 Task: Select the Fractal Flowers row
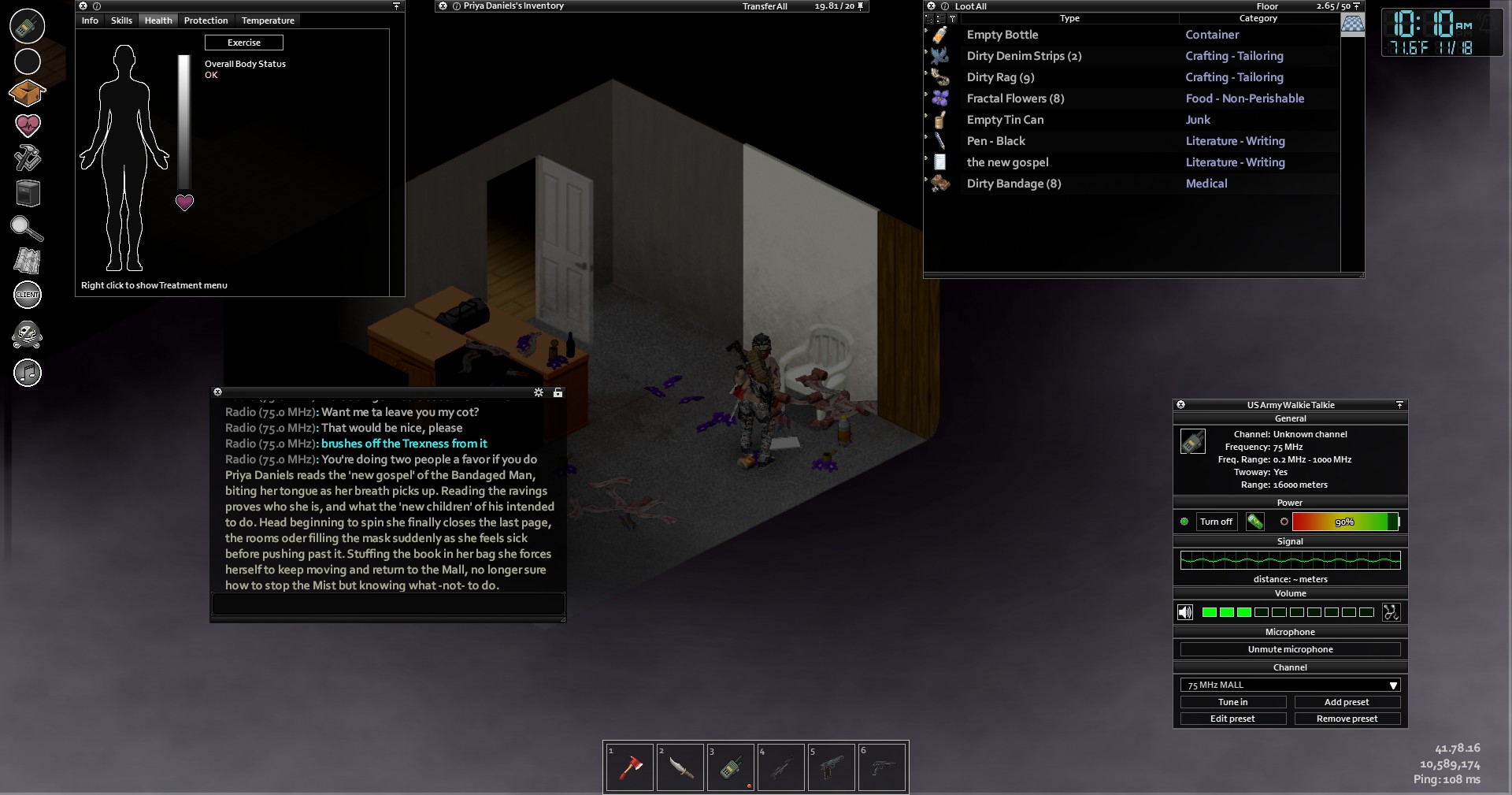[1015, 98]
